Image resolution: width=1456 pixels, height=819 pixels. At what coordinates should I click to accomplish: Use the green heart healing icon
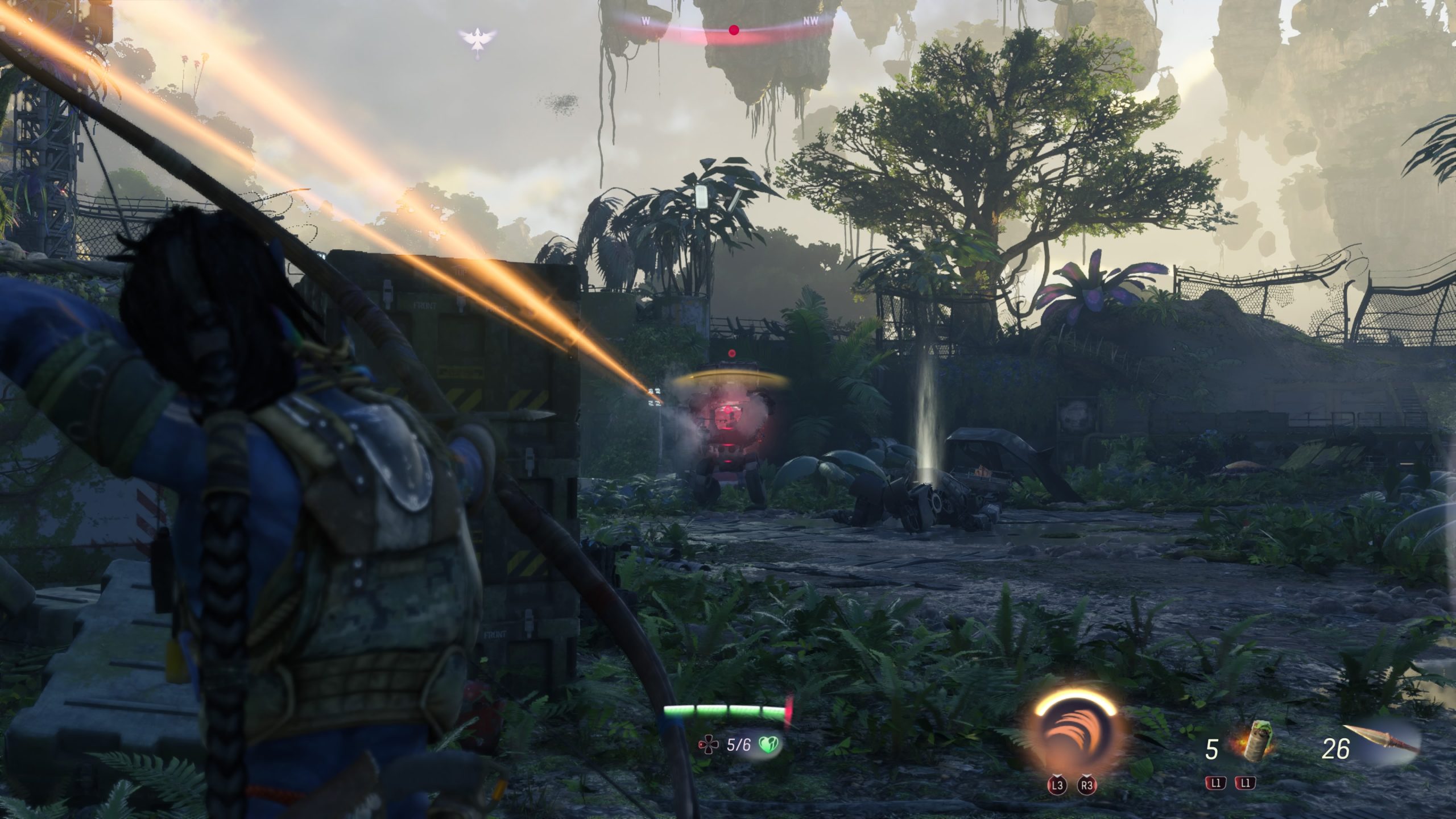[x=769, y=744]
